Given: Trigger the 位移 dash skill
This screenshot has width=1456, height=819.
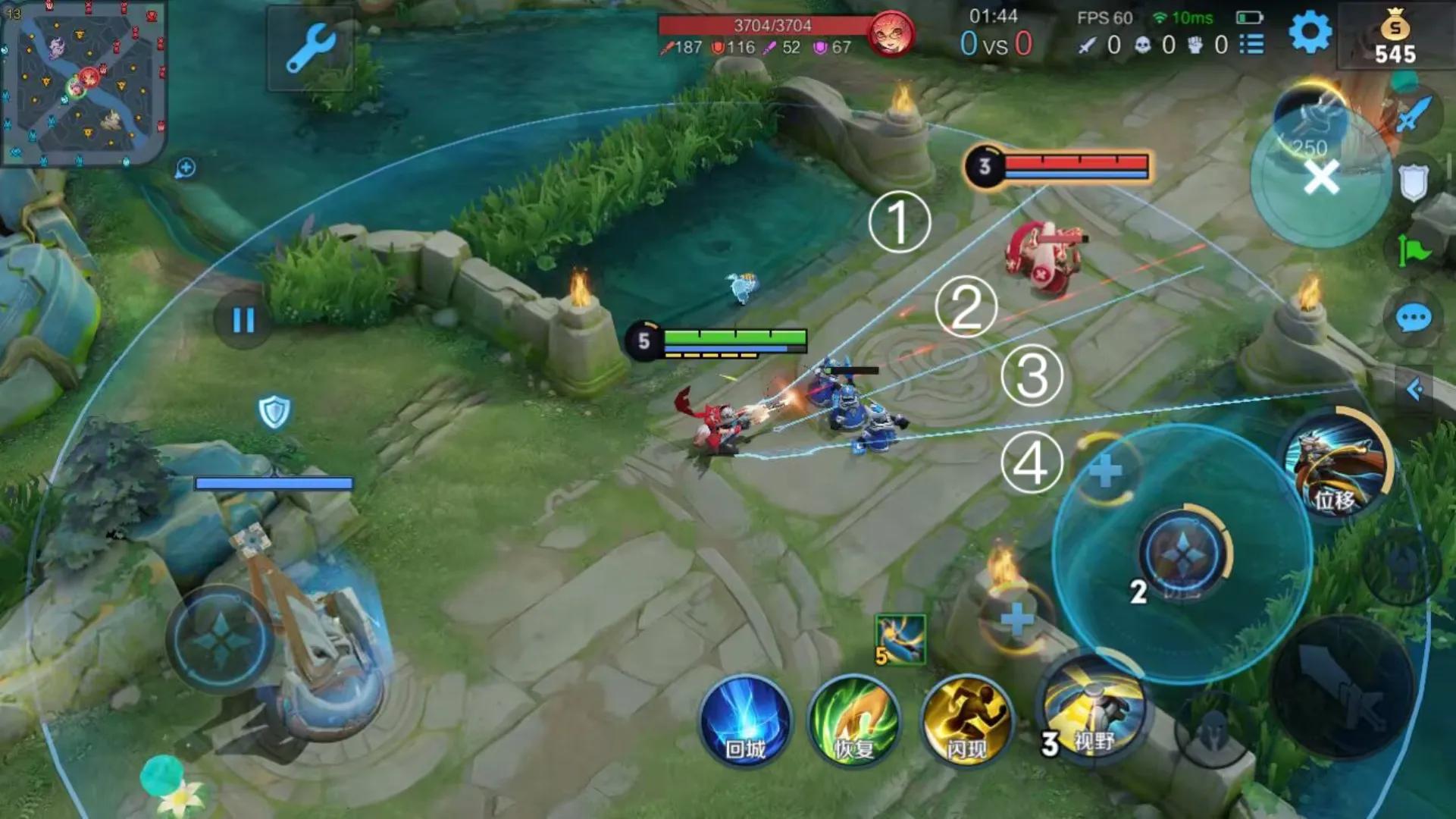Looking at the screenshot, I should click(1338, 464).
